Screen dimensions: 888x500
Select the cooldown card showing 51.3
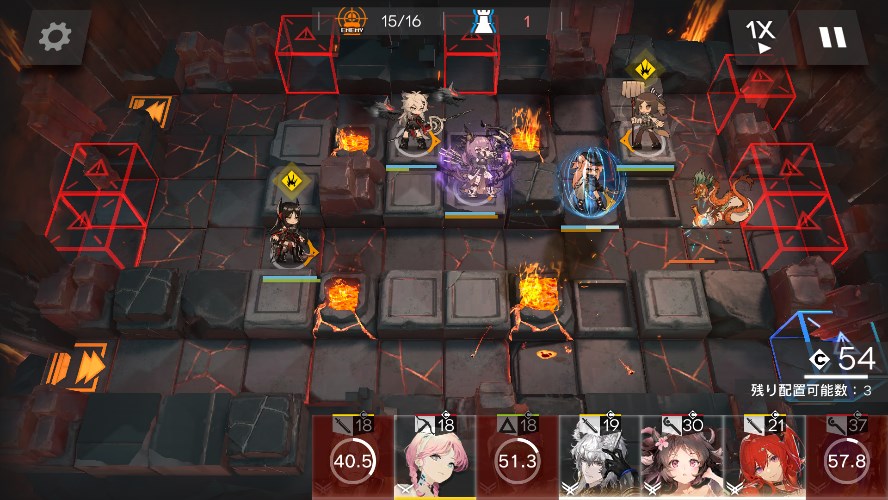[517, 460]
